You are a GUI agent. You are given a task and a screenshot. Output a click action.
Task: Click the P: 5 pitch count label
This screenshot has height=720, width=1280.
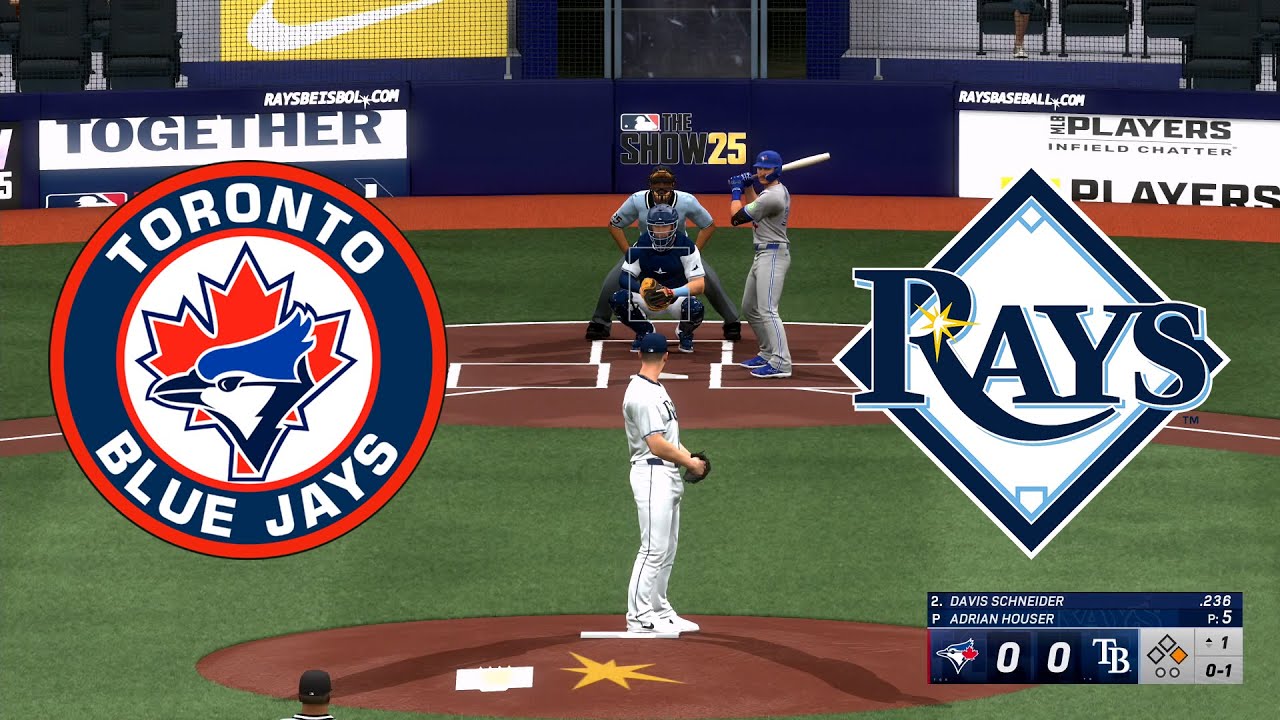tap(1218, 616)
